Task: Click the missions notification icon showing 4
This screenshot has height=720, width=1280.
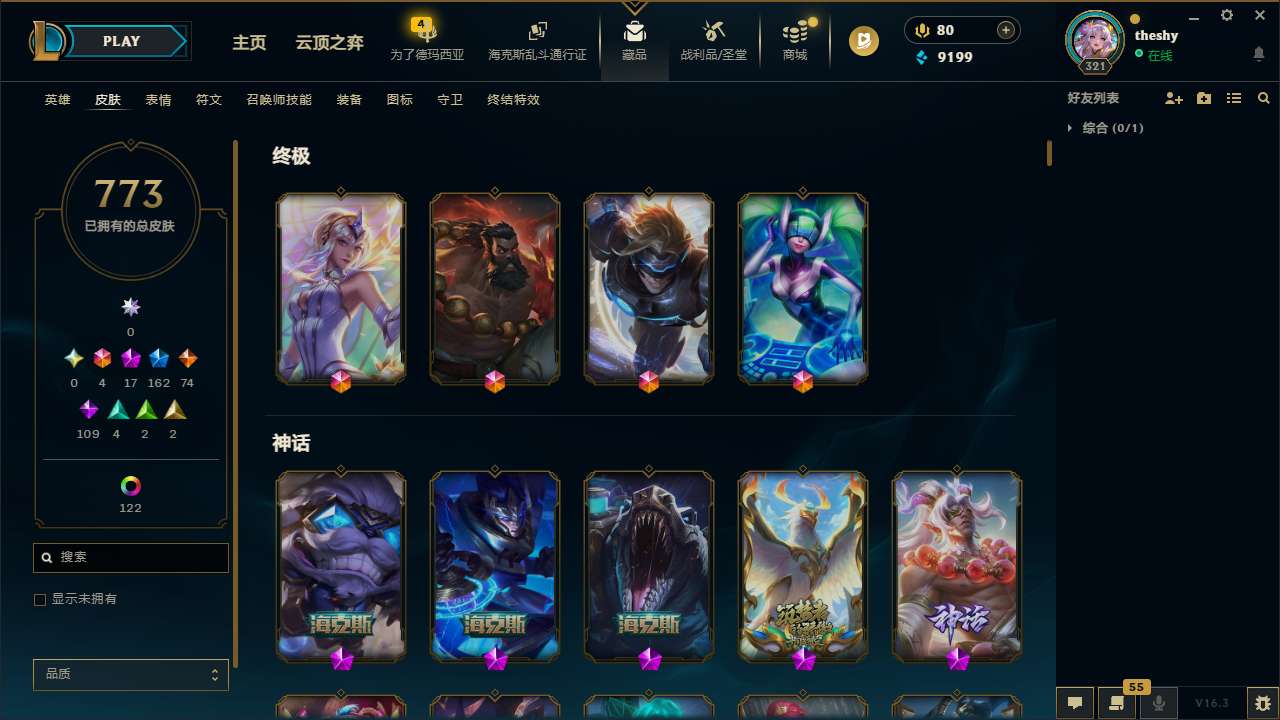Action: pos(421,22)
